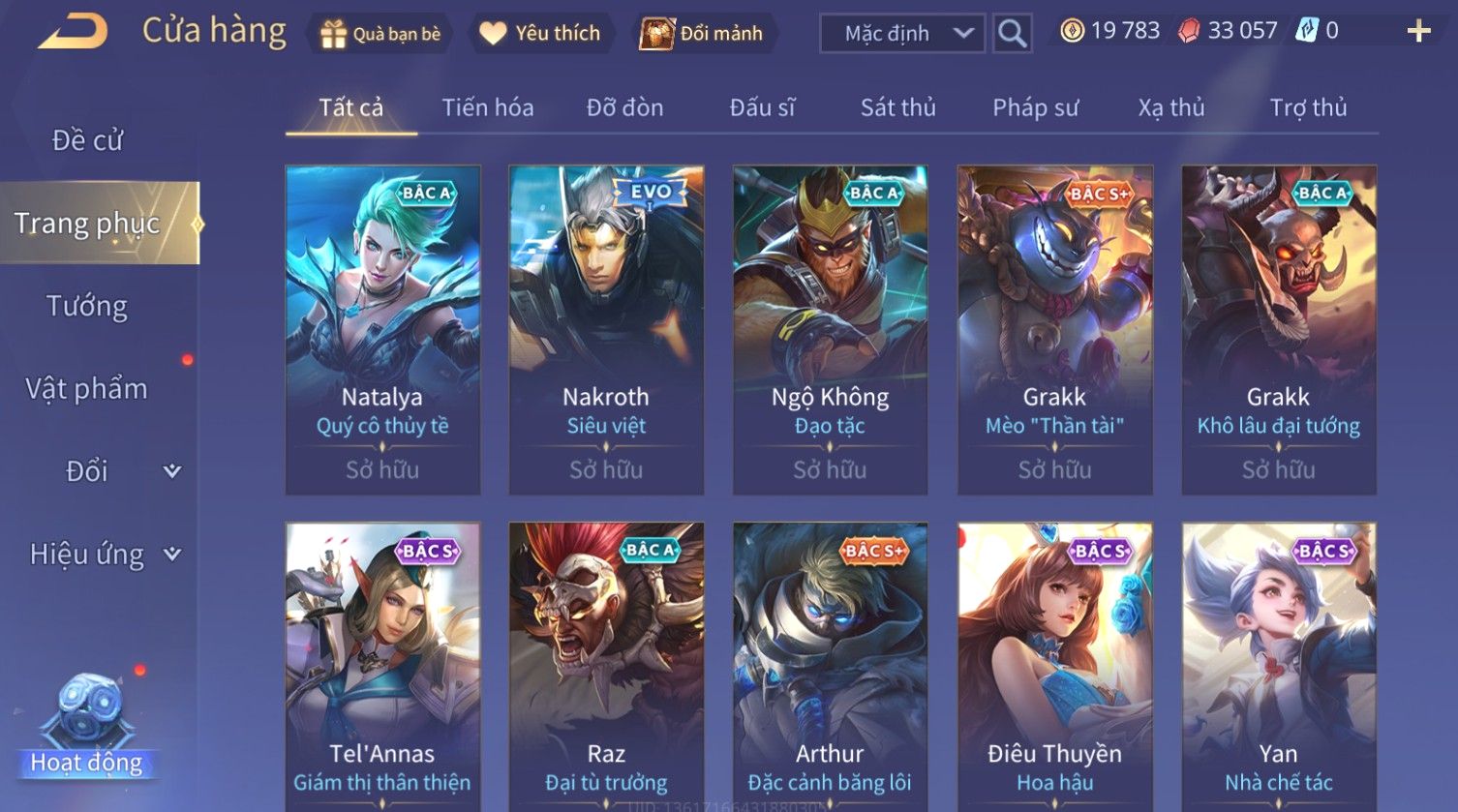Switch to the Đỡ đòn tab
Viewport: 1458px width, 812px height.
pos(624,107)
